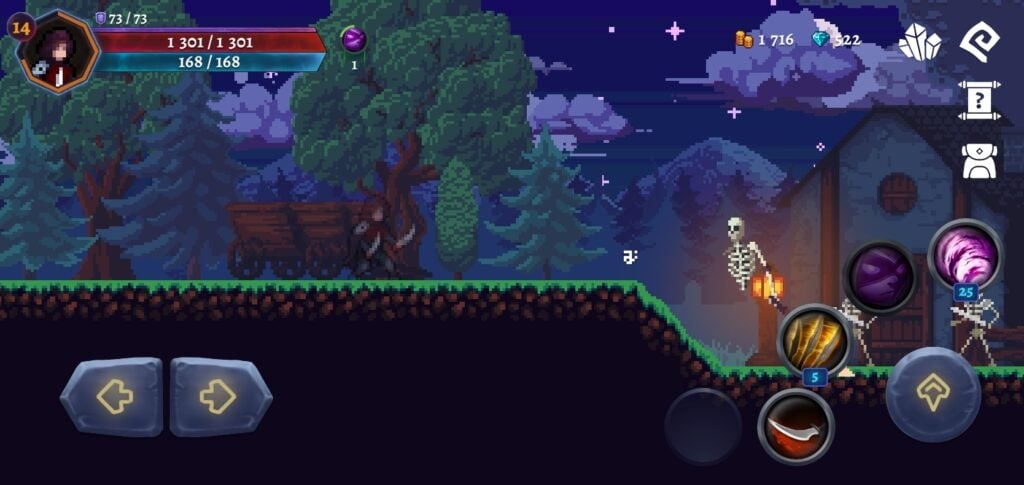The height and width of the screenshot is (485, 1024).
Task: Open the white character figure menu
Action: pyautogui.click(x=980, y=160)
